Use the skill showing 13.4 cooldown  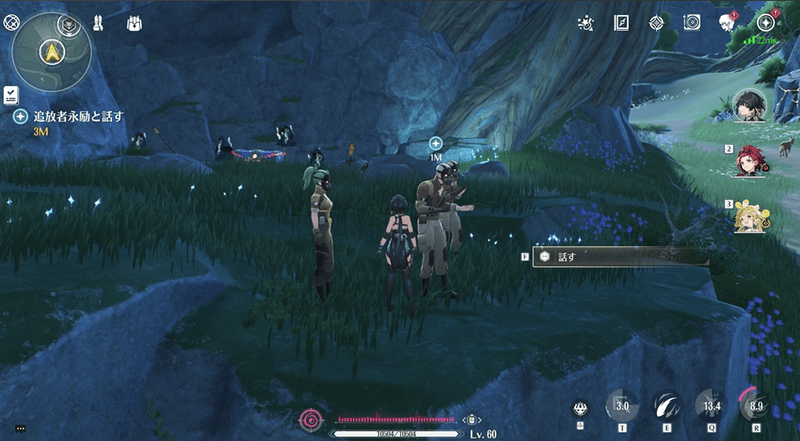point(711,406)
